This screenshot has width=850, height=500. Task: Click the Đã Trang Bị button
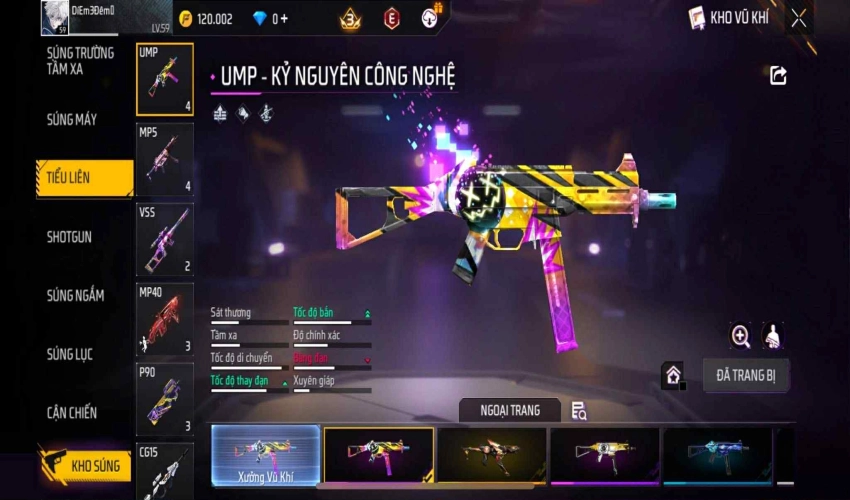(745, 375)
